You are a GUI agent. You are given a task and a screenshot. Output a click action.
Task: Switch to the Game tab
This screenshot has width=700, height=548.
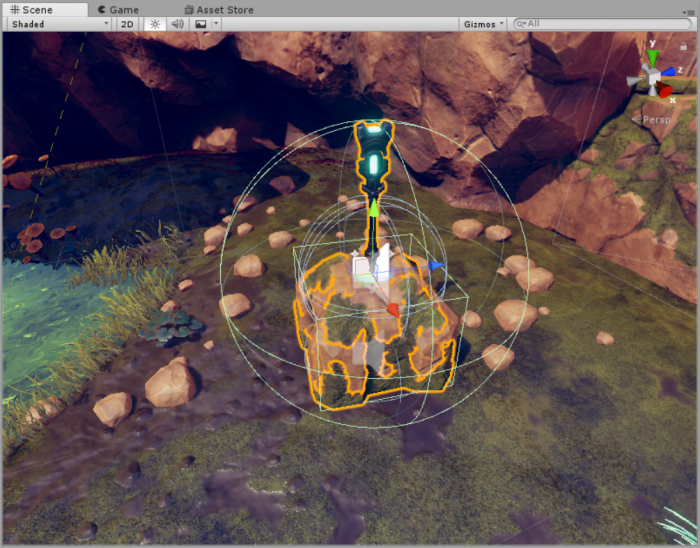click(x=118, y=9)
